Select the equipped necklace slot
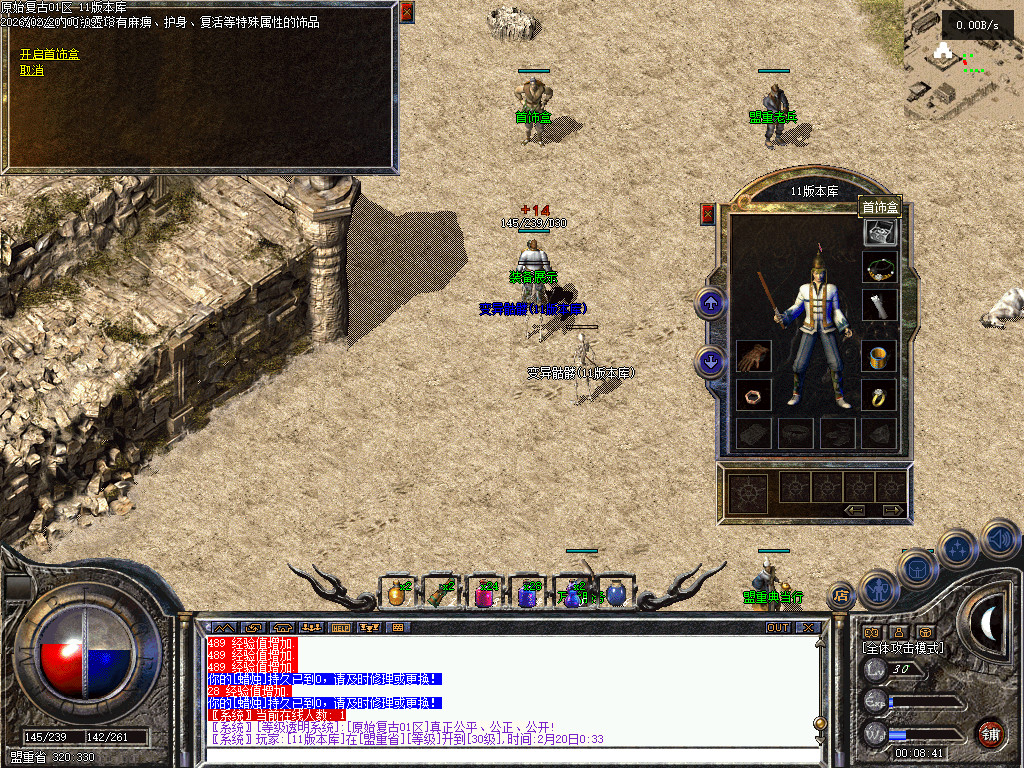The height and width of the screenshot is (768, 1024). click(880, 268)
